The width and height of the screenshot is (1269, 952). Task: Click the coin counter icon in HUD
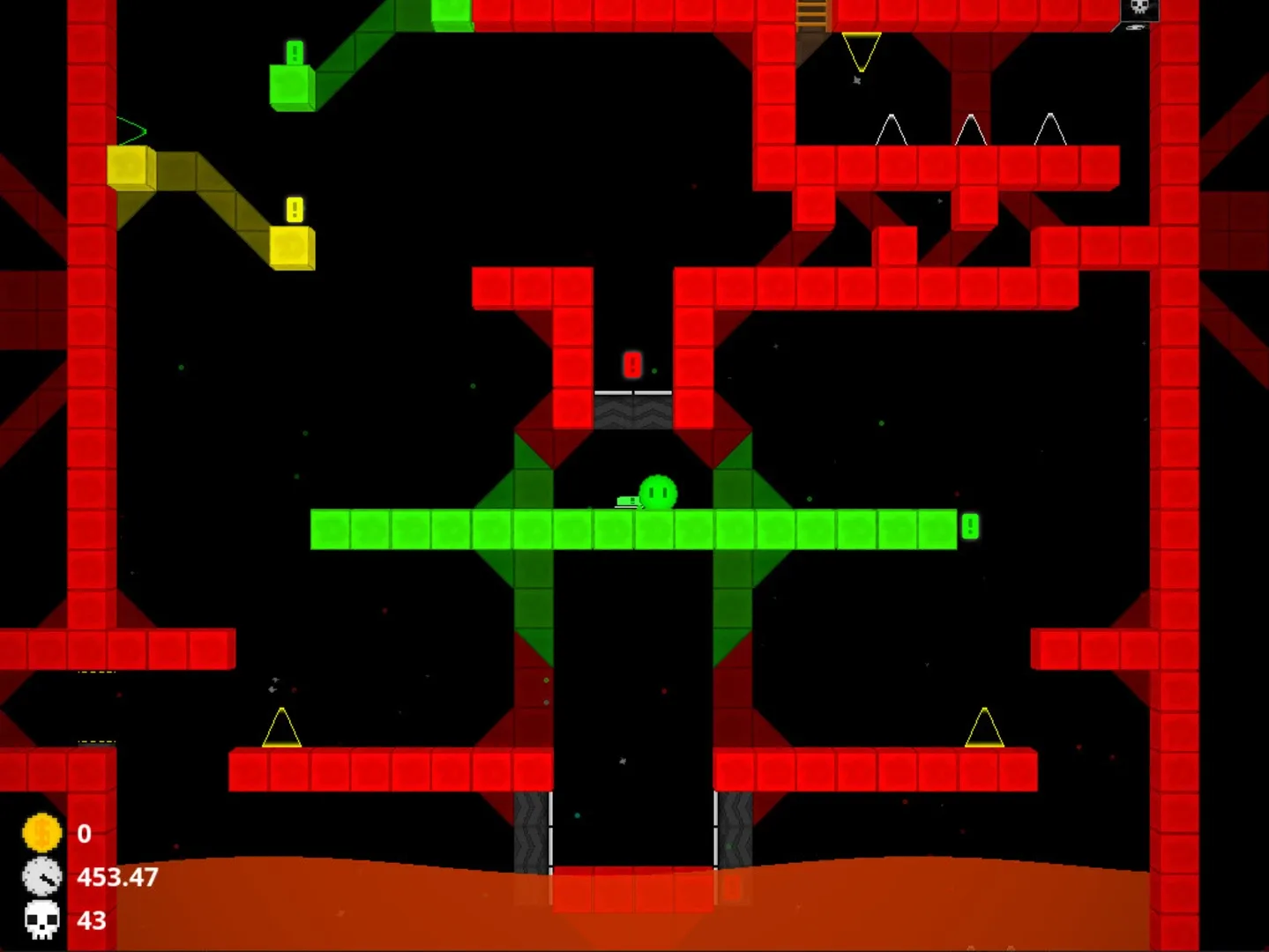click(x=41, y=832)
